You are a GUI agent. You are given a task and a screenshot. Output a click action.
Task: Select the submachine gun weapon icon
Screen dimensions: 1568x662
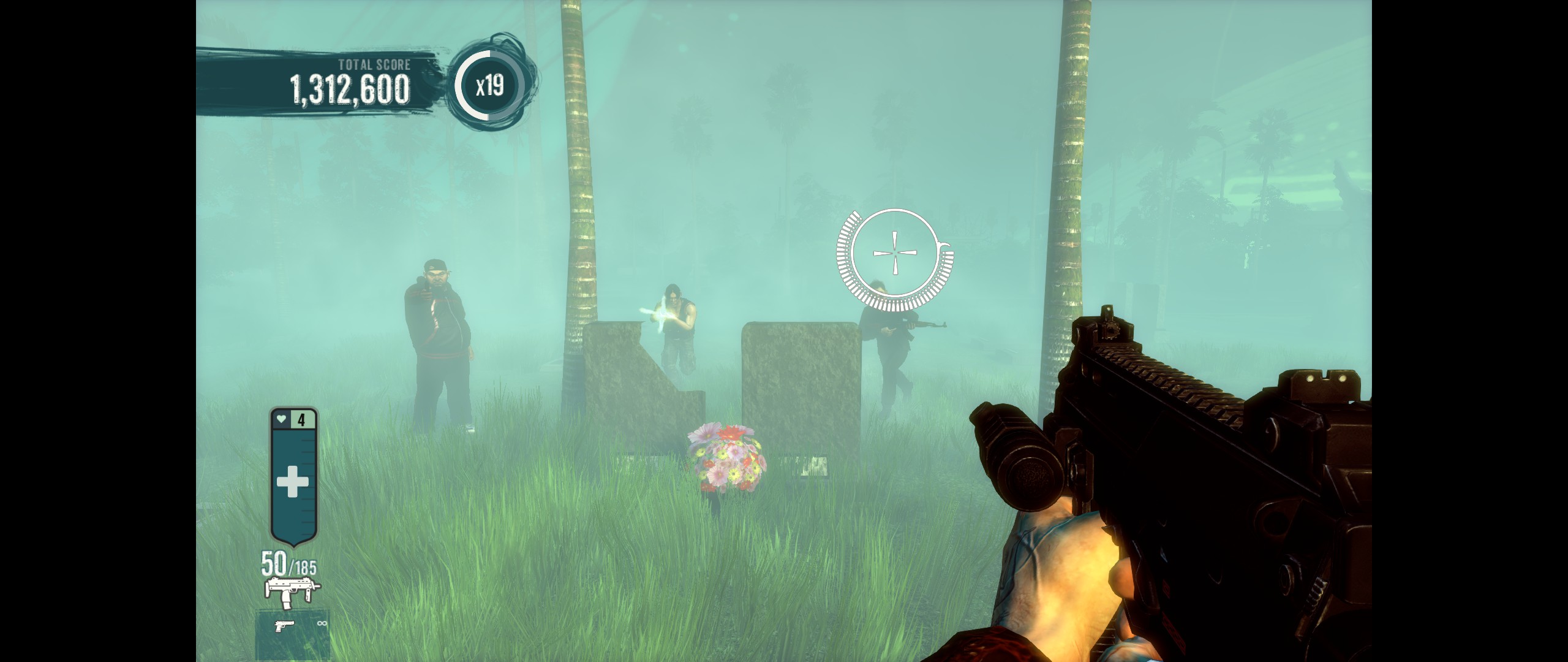(x=292, y=591)
